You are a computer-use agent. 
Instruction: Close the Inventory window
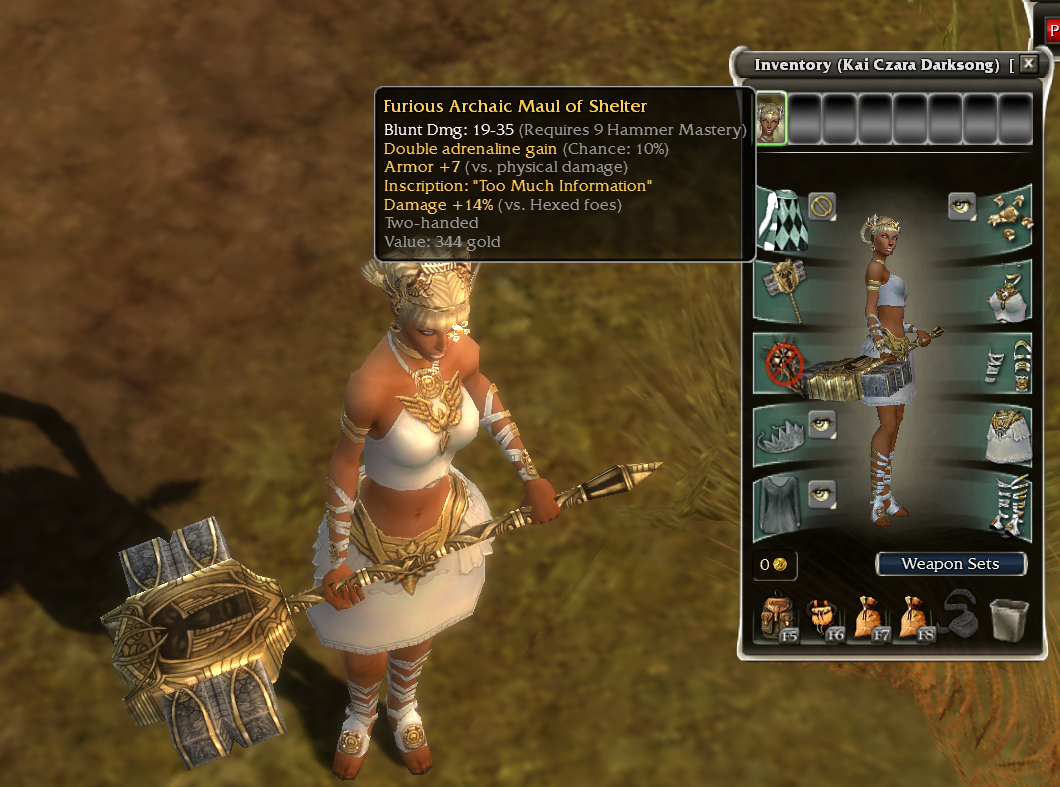(x=1028, y=63)
